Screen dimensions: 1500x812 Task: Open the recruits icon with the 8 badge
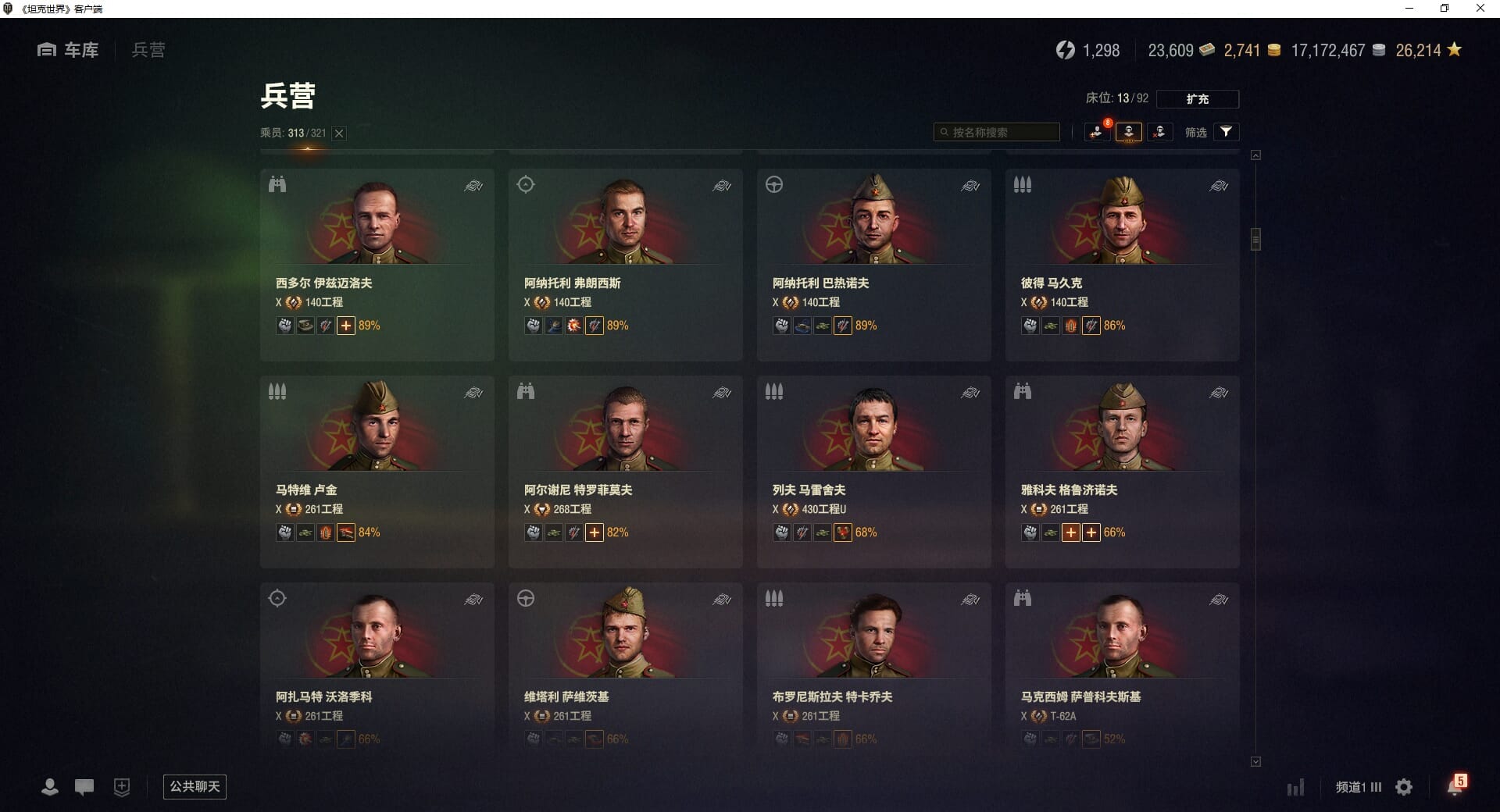(x=1098, y=132)
